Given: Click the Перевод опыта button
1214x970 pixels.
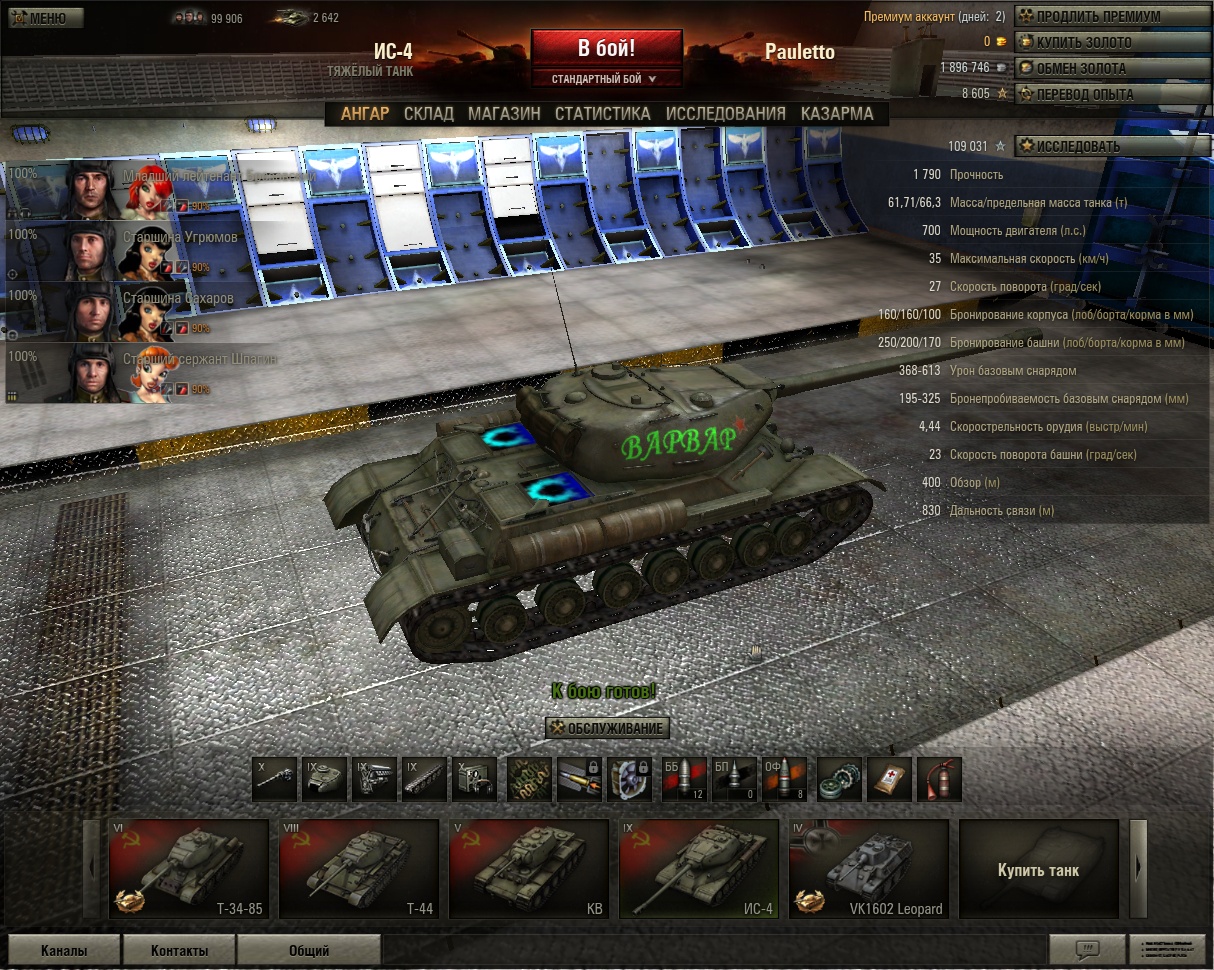Looking at the screenshot, I should [x=1084, y=94].
